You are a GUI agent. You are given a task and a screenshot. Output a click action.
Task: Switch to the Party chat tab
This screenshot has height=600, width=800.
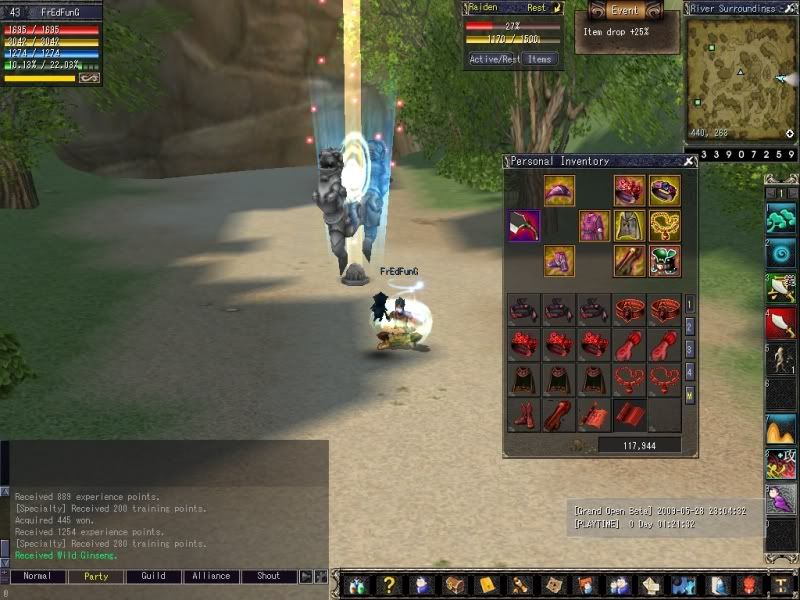[x=96, y=576]
